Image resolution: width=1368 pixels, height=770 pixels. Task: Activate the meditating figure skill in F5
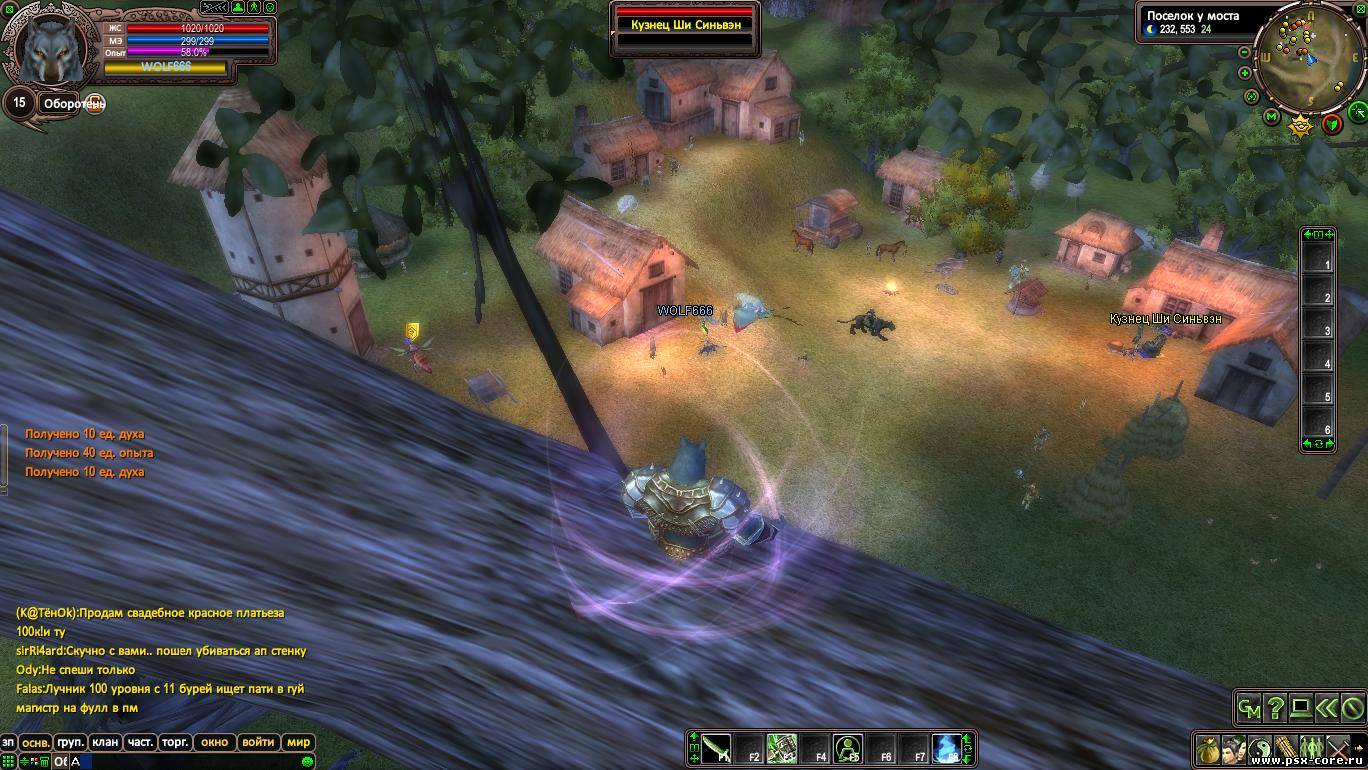tap(848, 748)
